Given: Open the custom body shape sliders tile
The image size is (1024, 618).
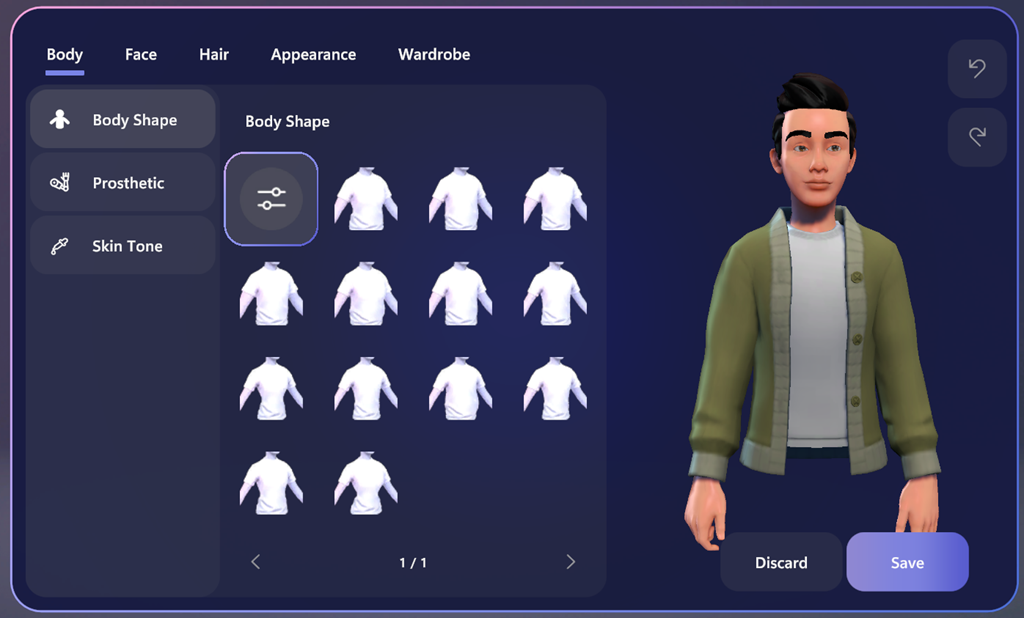Looking at the screenshot, I should pos(271,198).
